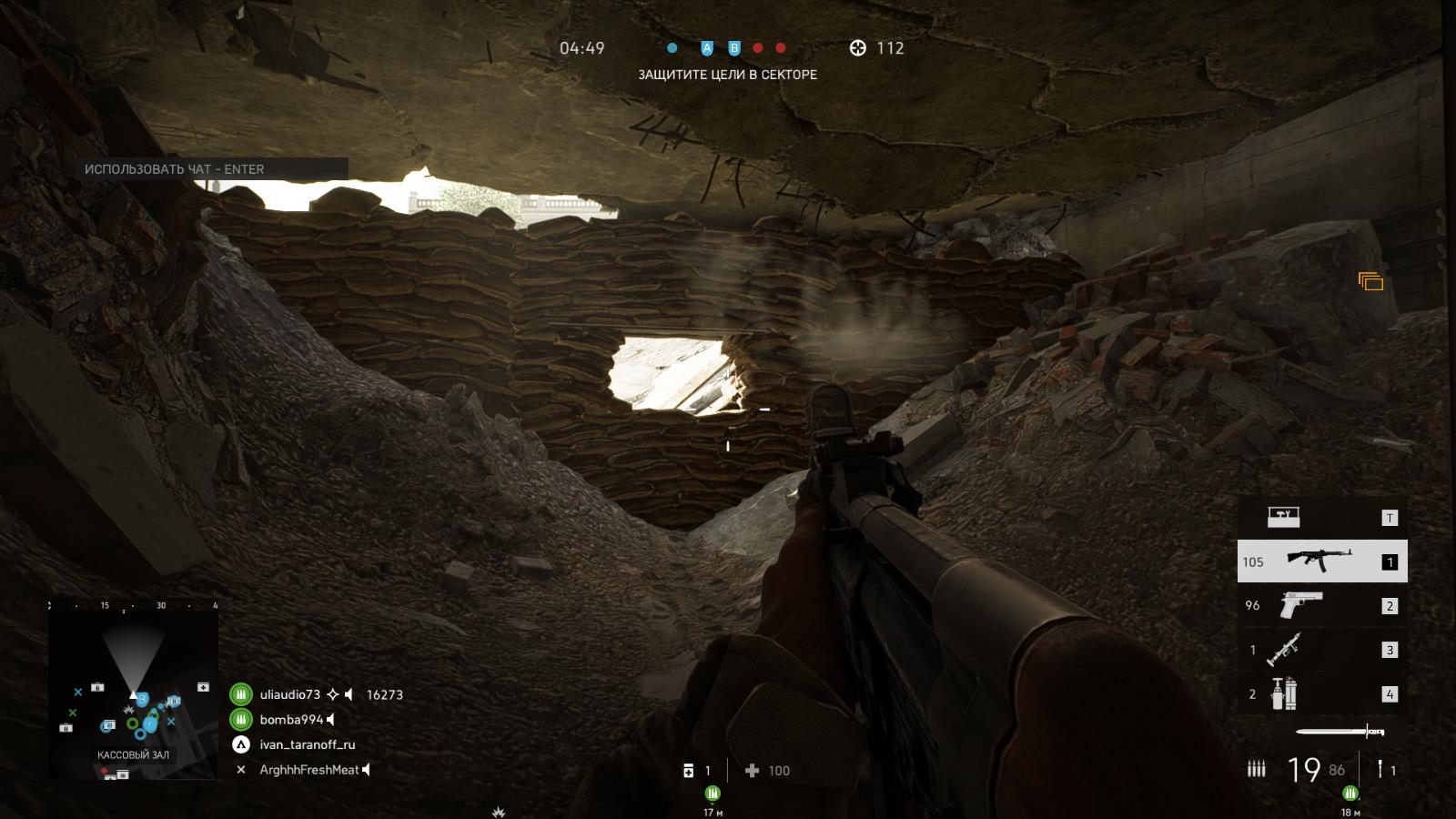The width and height of the screenshot is (1456, 819).
Task: Select the bayonet melee weapon icon
Action: point(1339,732)
